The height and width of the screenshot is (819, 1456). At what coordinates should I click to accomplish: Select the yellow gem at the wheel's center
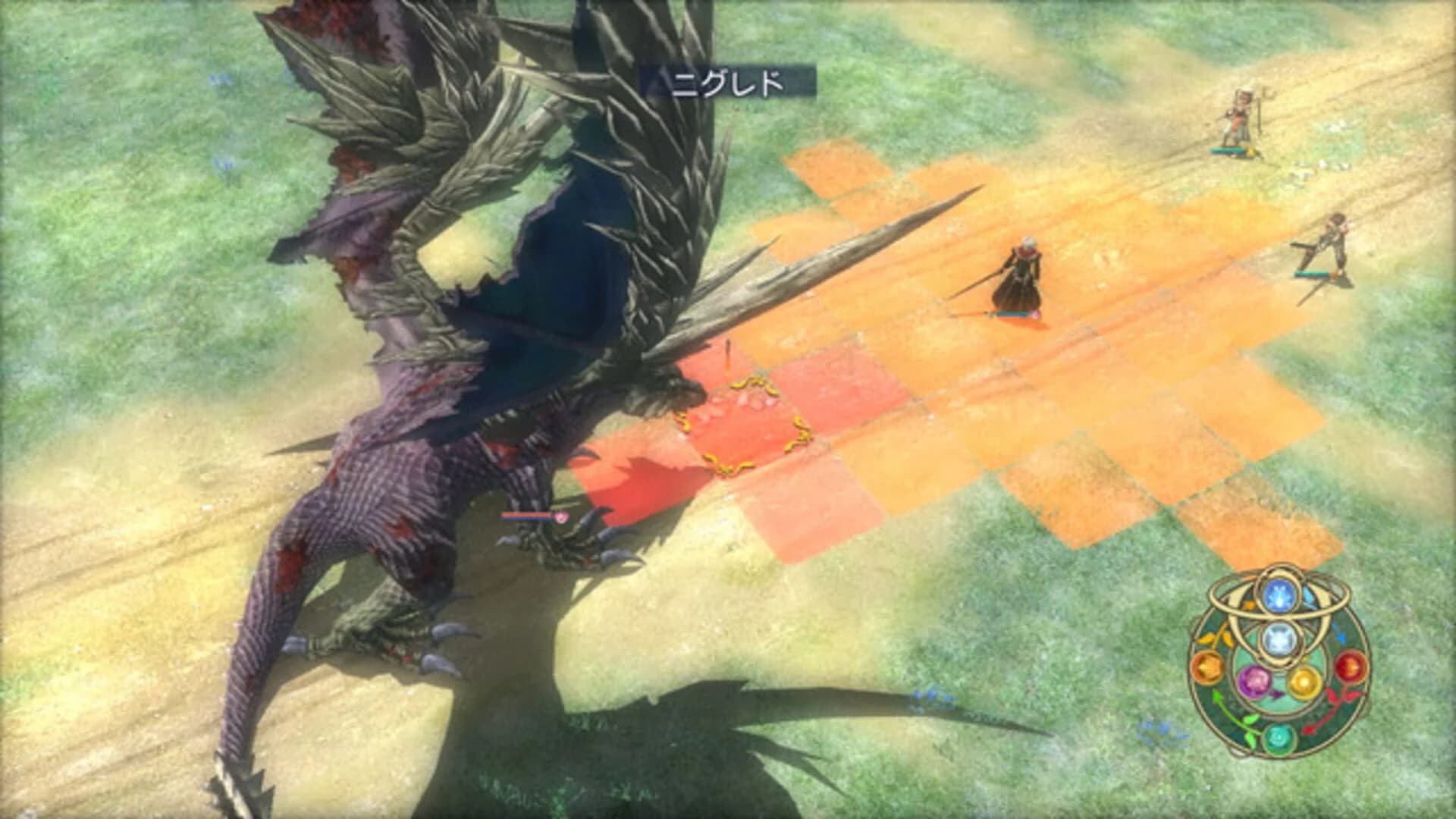tap(1304, 681)
